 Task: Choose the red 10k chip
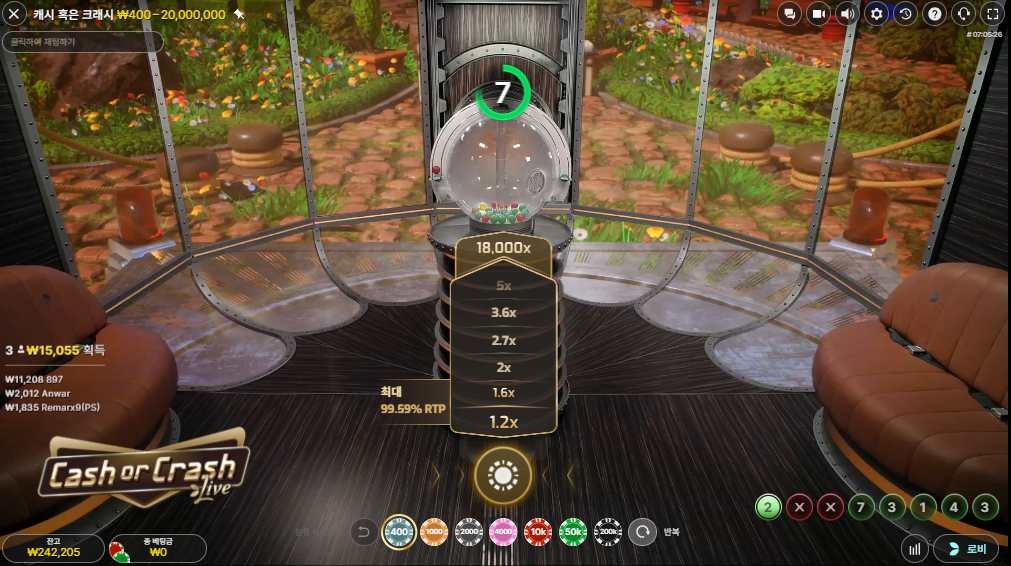[538, 532]
